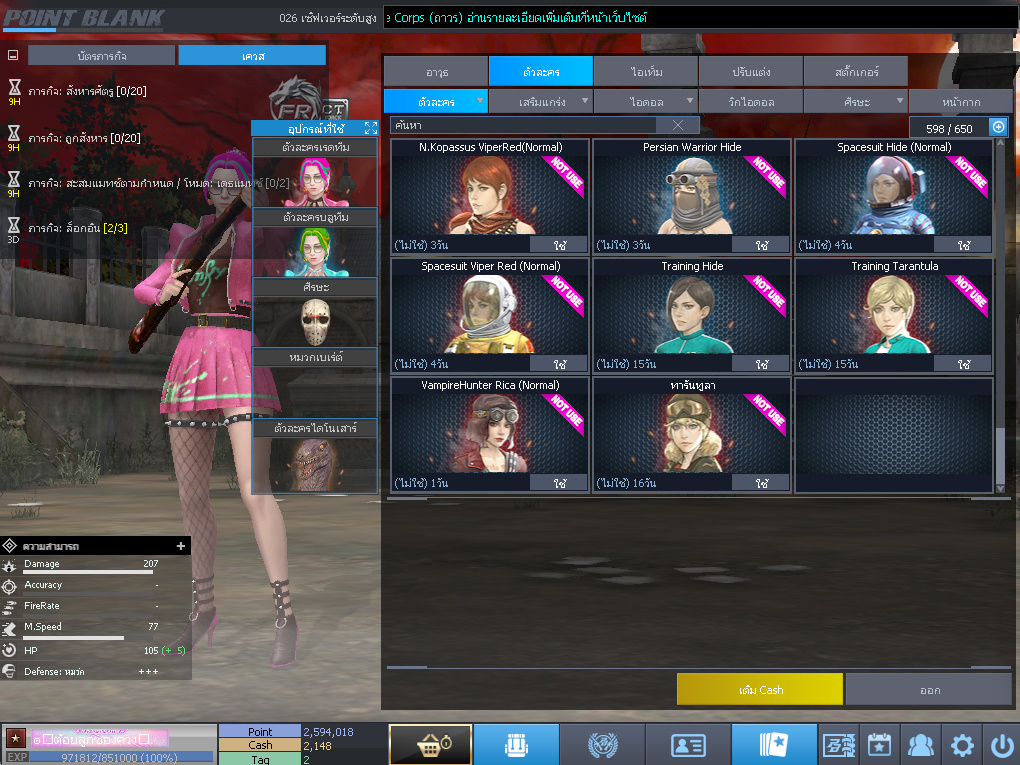Image resolution: width=1020 pixels, height=765 pixels.
Task: Click the power icon to quit
Action: click(1001, 745)
